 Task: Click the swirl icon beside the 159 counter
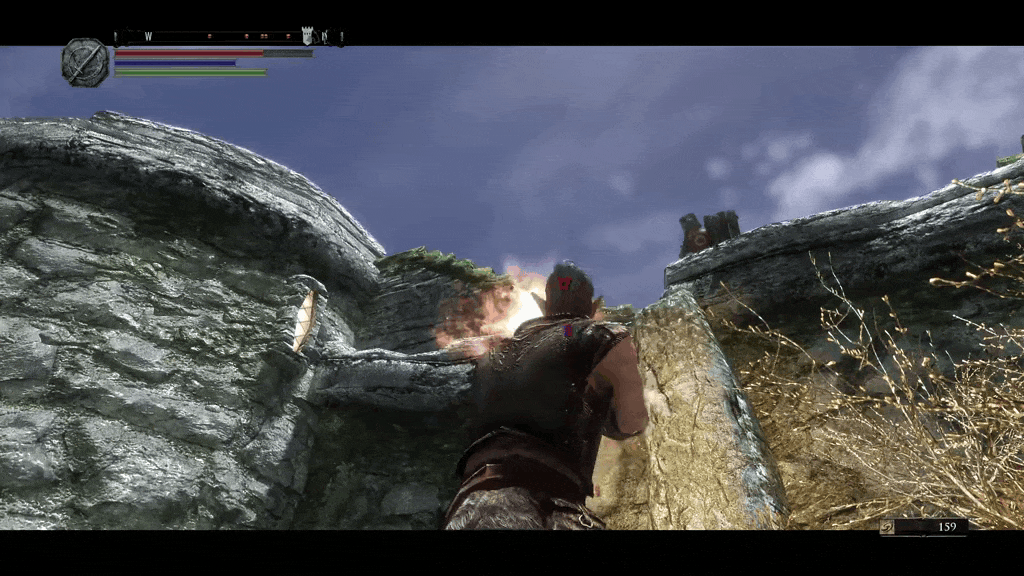pos(887,526)
